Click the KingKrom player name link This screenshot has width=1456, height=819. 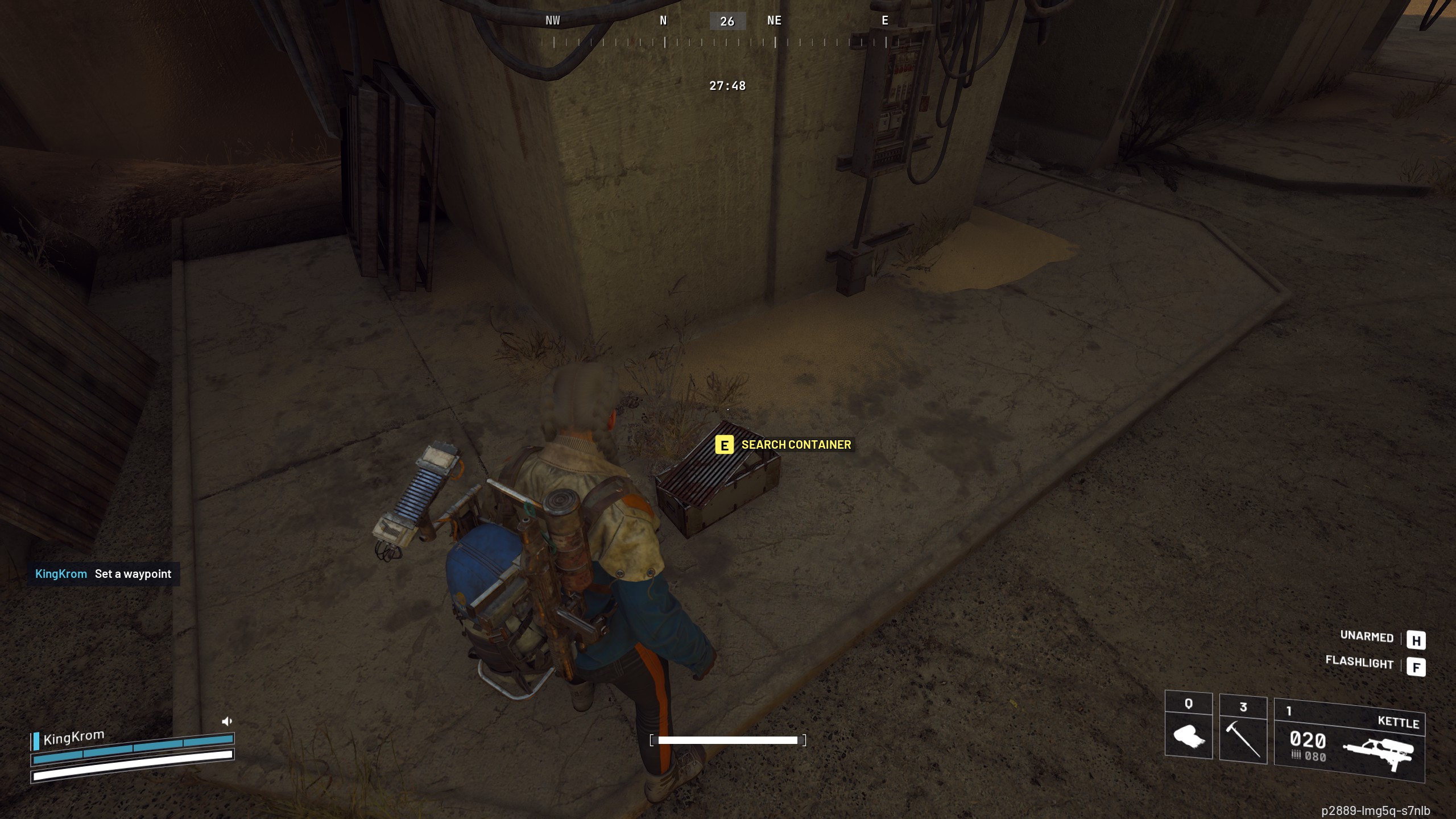(60, 574)
